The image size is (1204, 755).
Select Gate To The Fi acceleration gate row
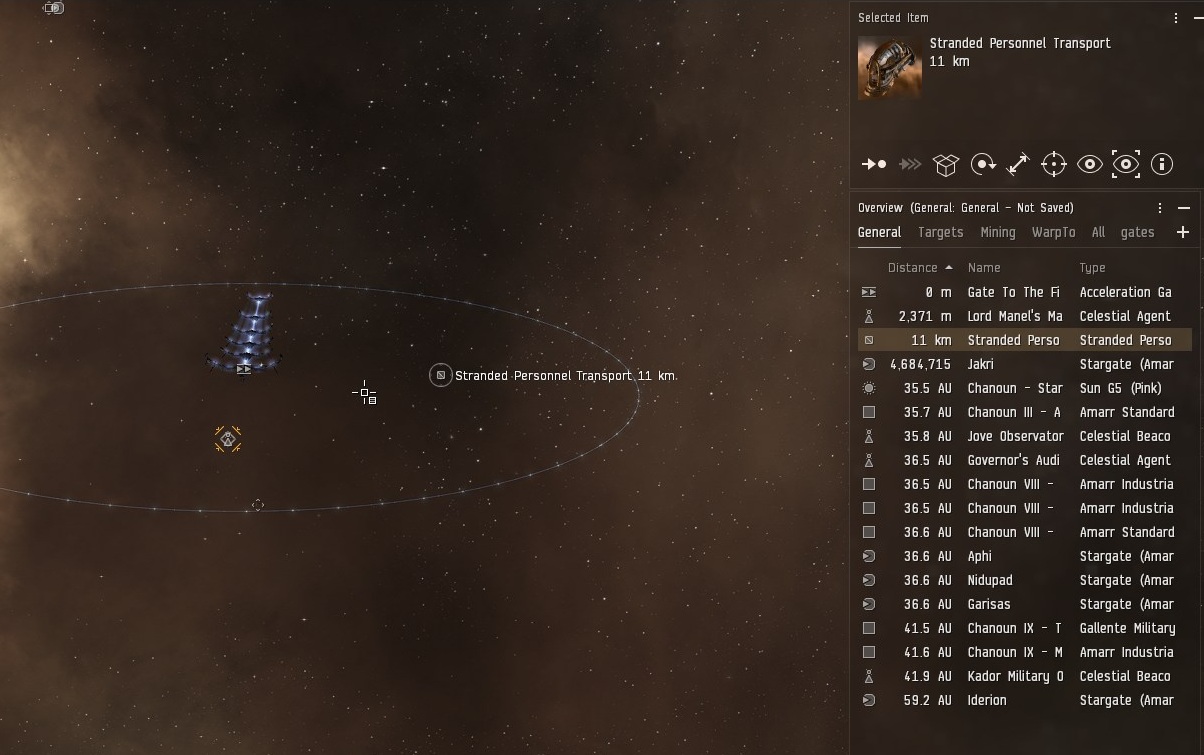coord(1013,292)
